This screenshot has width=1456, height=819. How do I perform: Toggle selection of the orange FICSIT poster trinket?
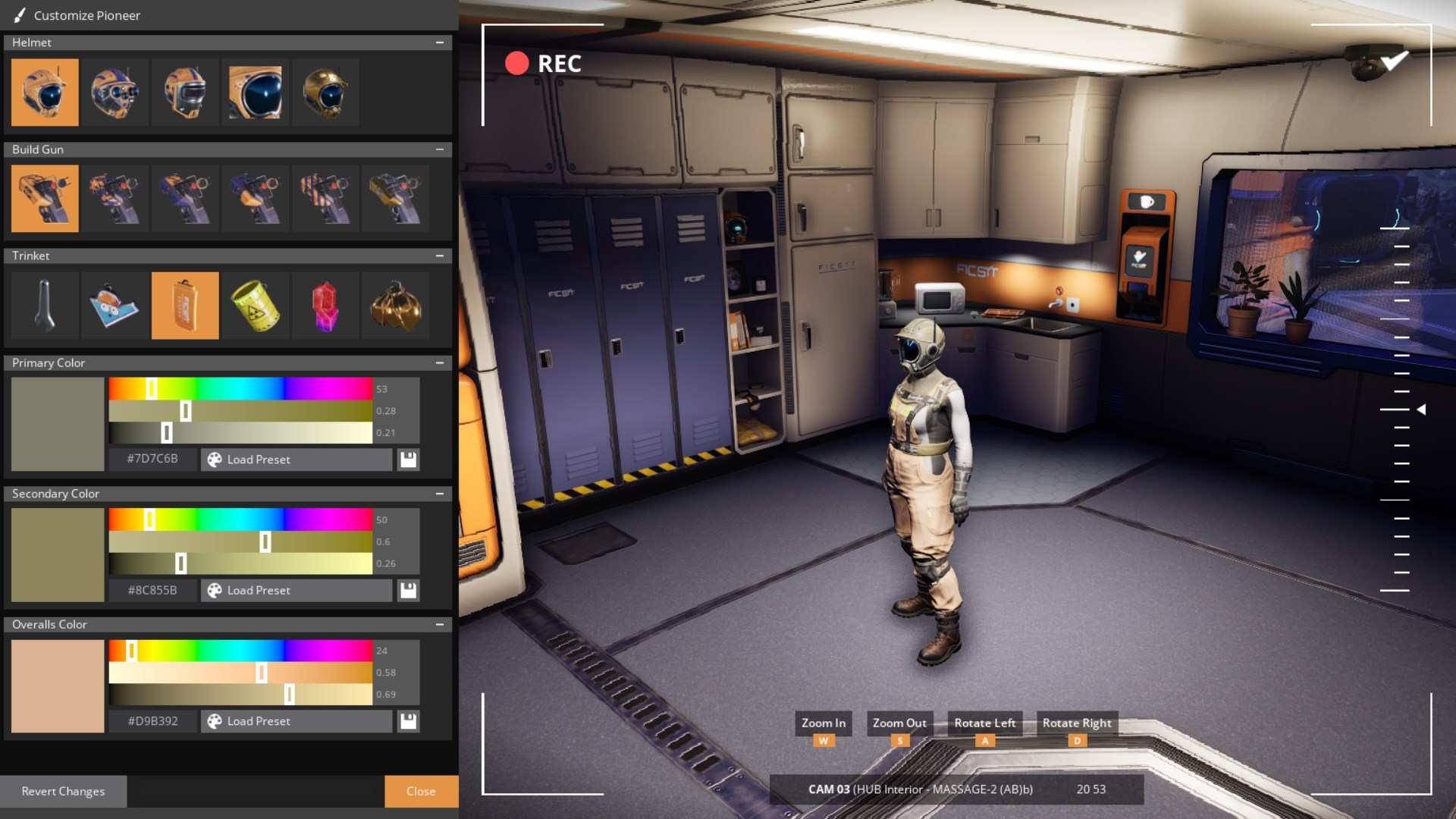184,306
